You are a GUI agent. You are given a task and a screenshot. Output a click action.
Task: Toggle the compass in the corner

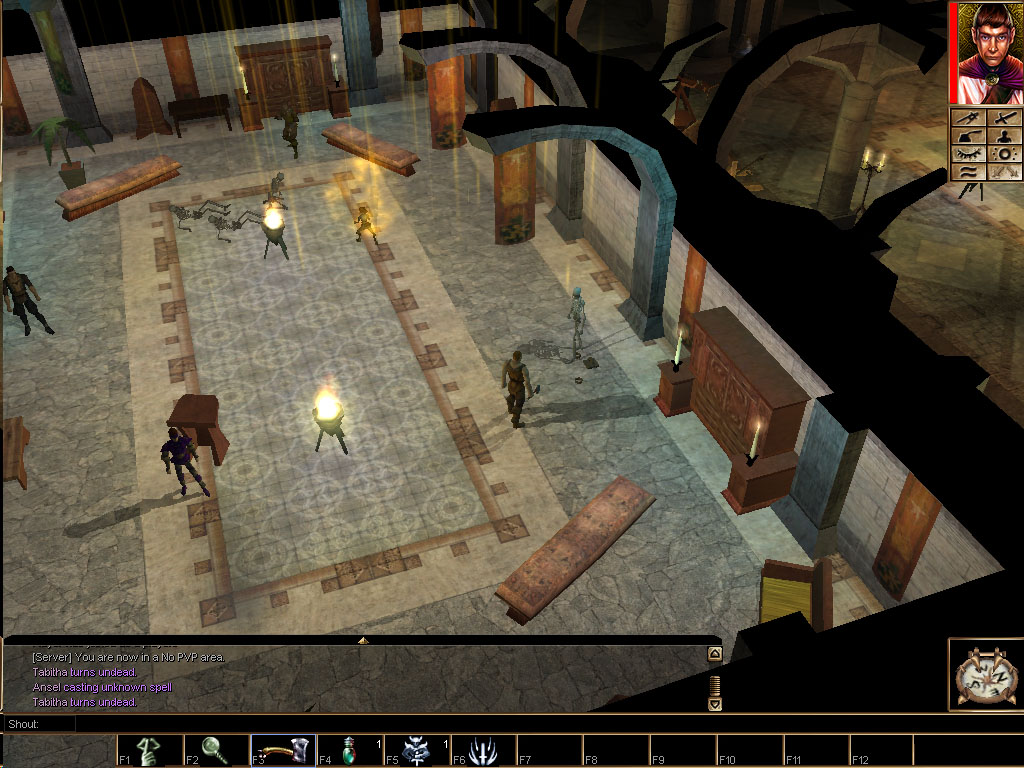[x=984, y=675]
